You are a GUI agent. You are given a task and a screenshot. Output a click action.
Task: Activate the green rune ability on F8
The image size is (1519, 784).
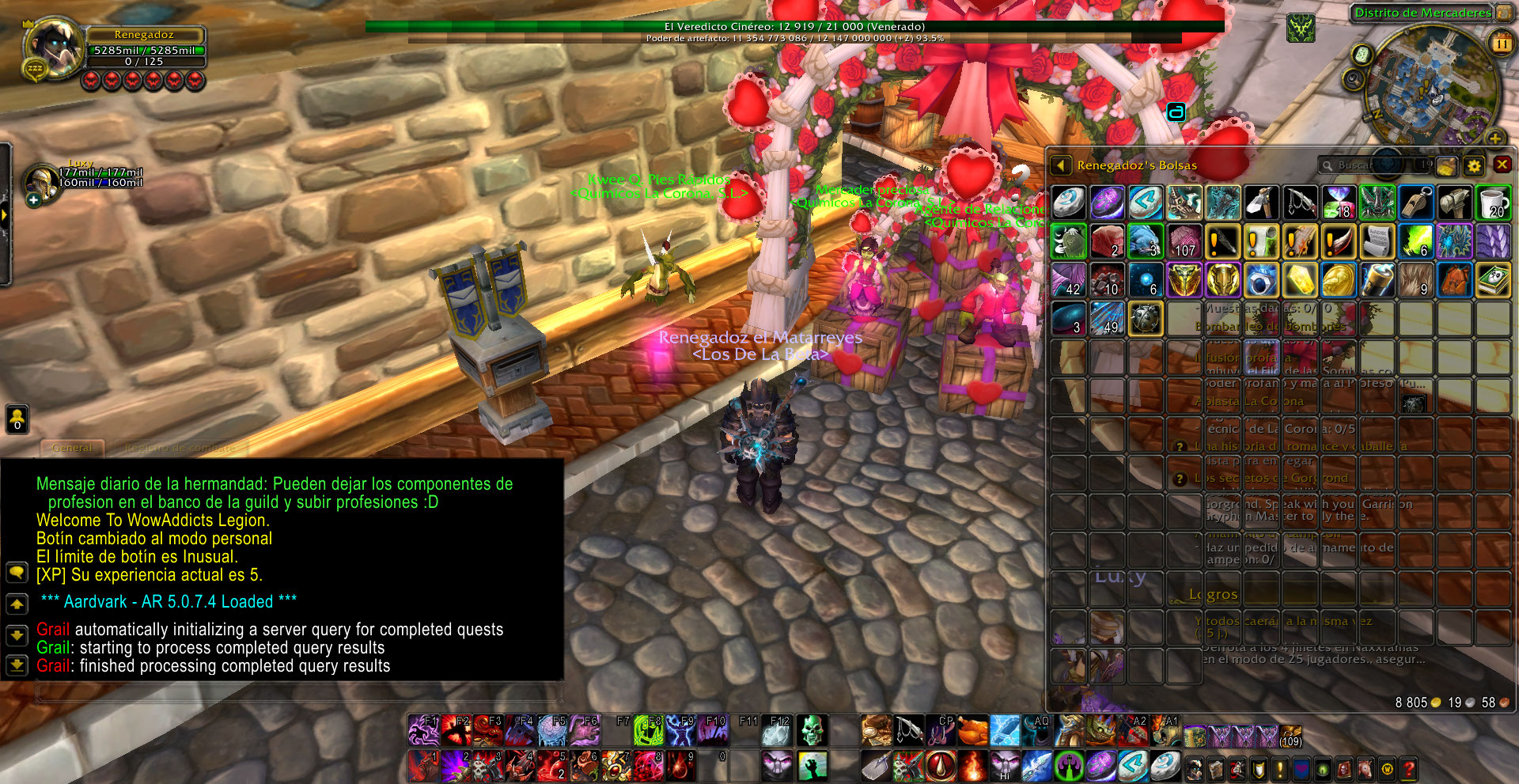coord(649,731)
